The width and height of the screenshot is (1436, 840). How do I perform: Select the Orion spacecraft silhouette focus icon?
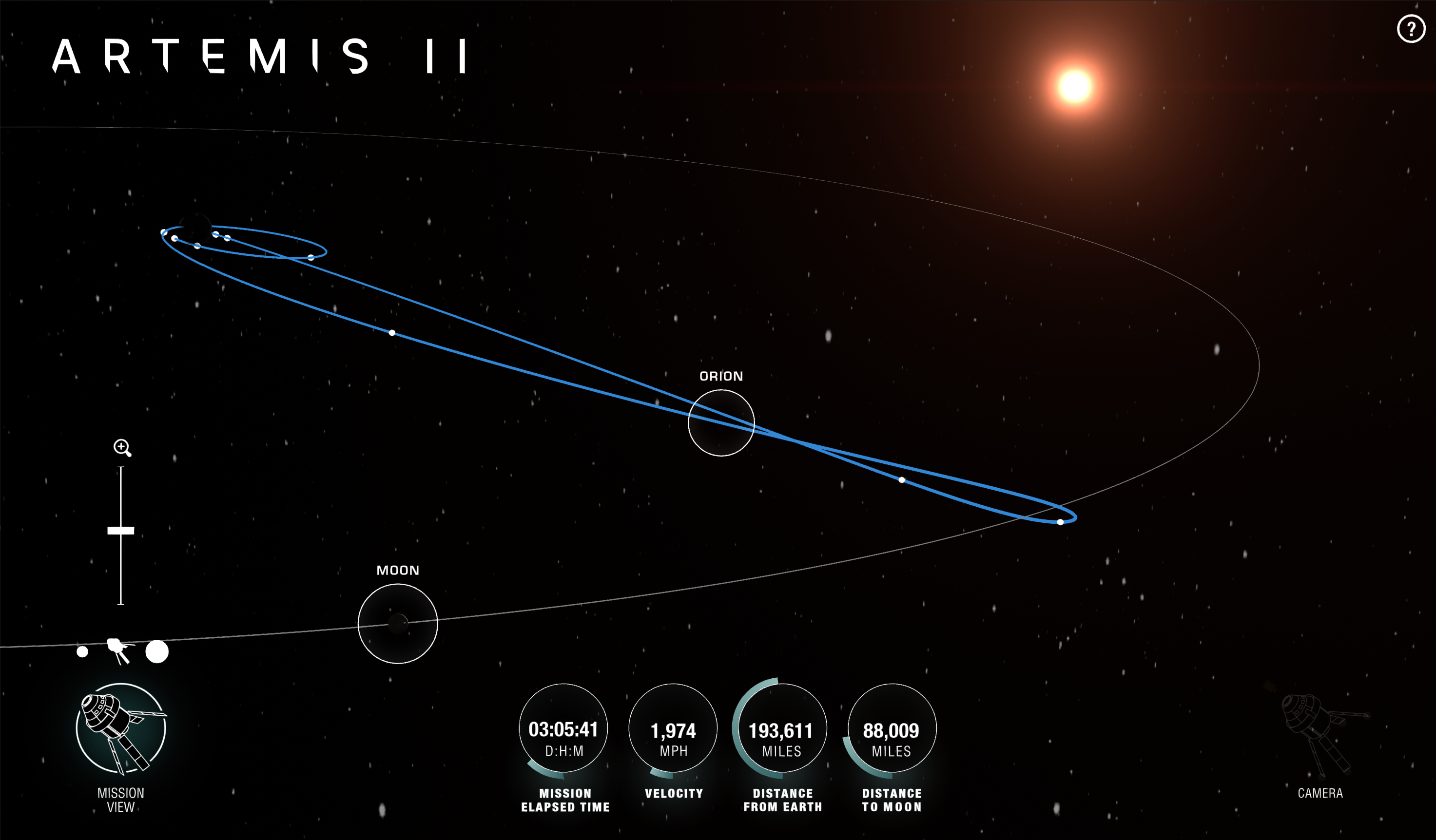[119, 650]
